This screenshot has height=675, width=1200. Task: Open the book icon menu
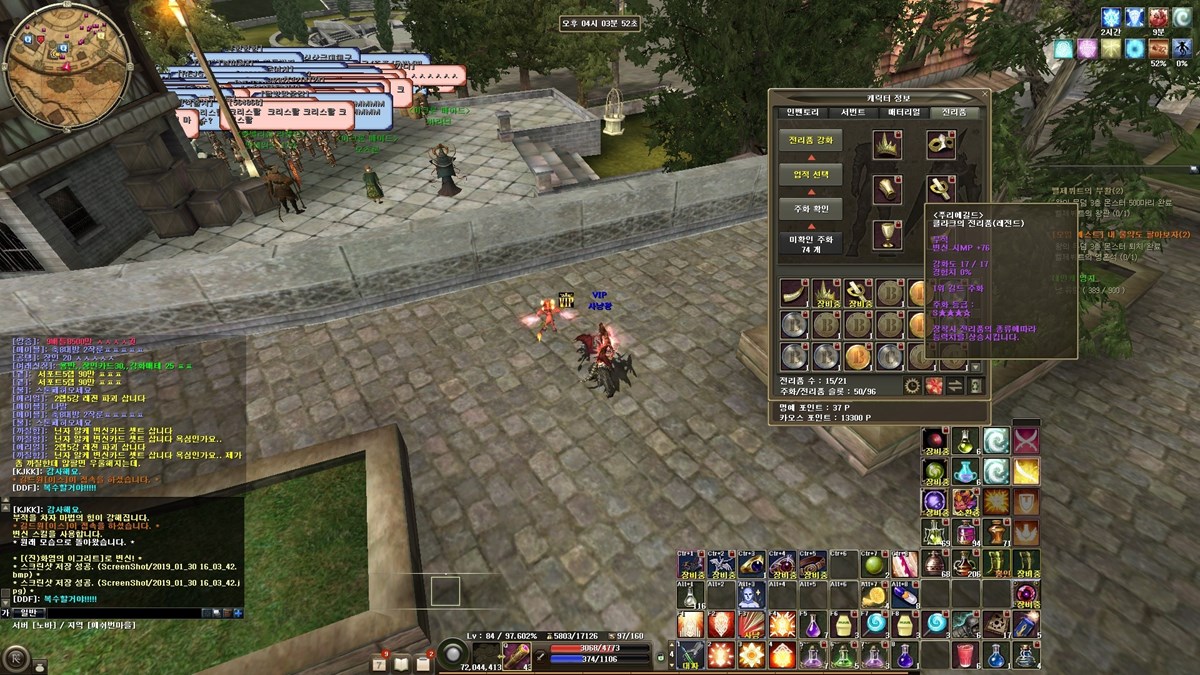tap(401, 664)
